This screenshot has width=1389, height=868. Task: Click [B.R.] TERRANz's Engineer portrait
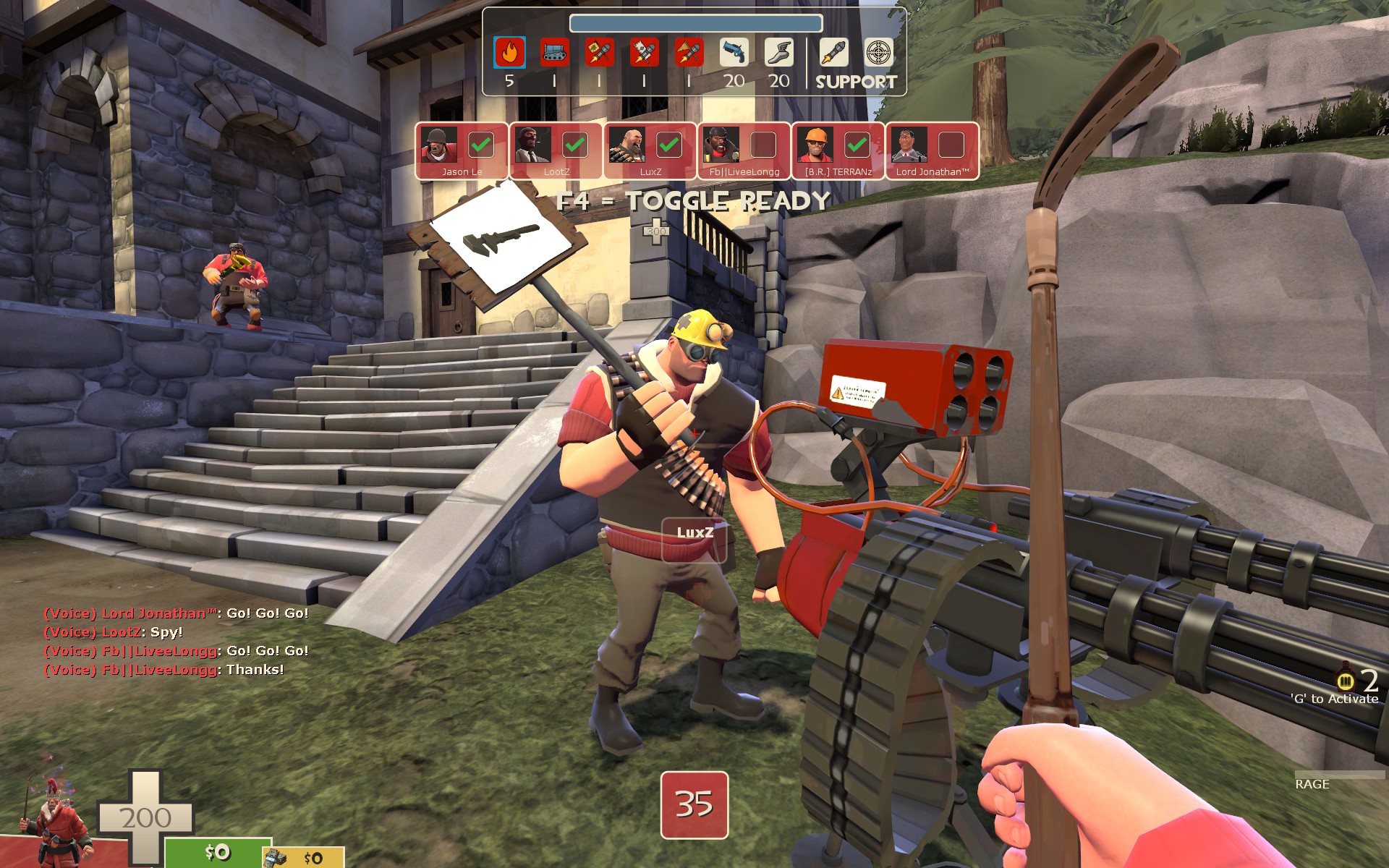coord(815,145)
